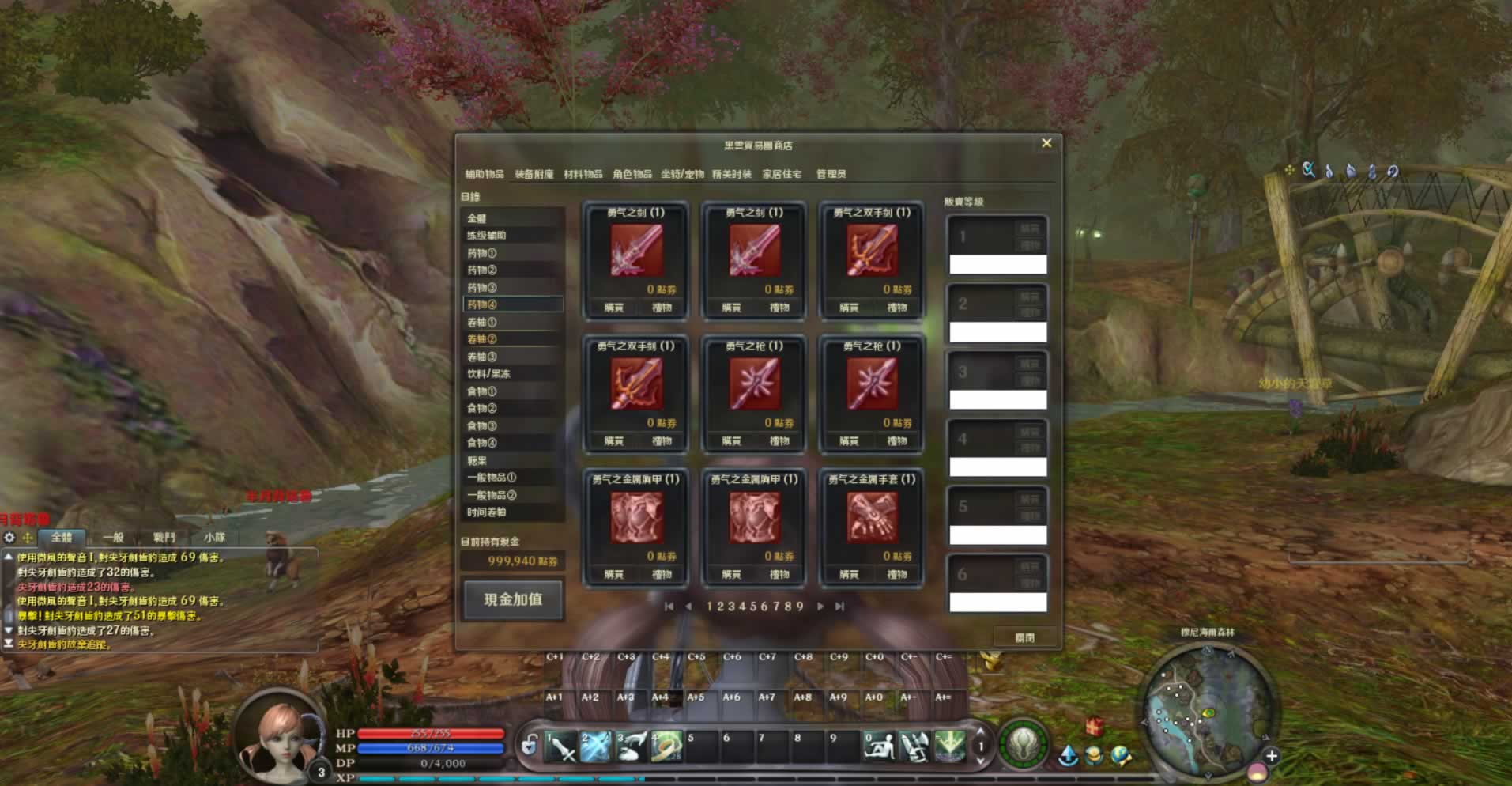Jump to the last shop page
The height and width of the screenshot is (786, 1512).
(839, 607)
